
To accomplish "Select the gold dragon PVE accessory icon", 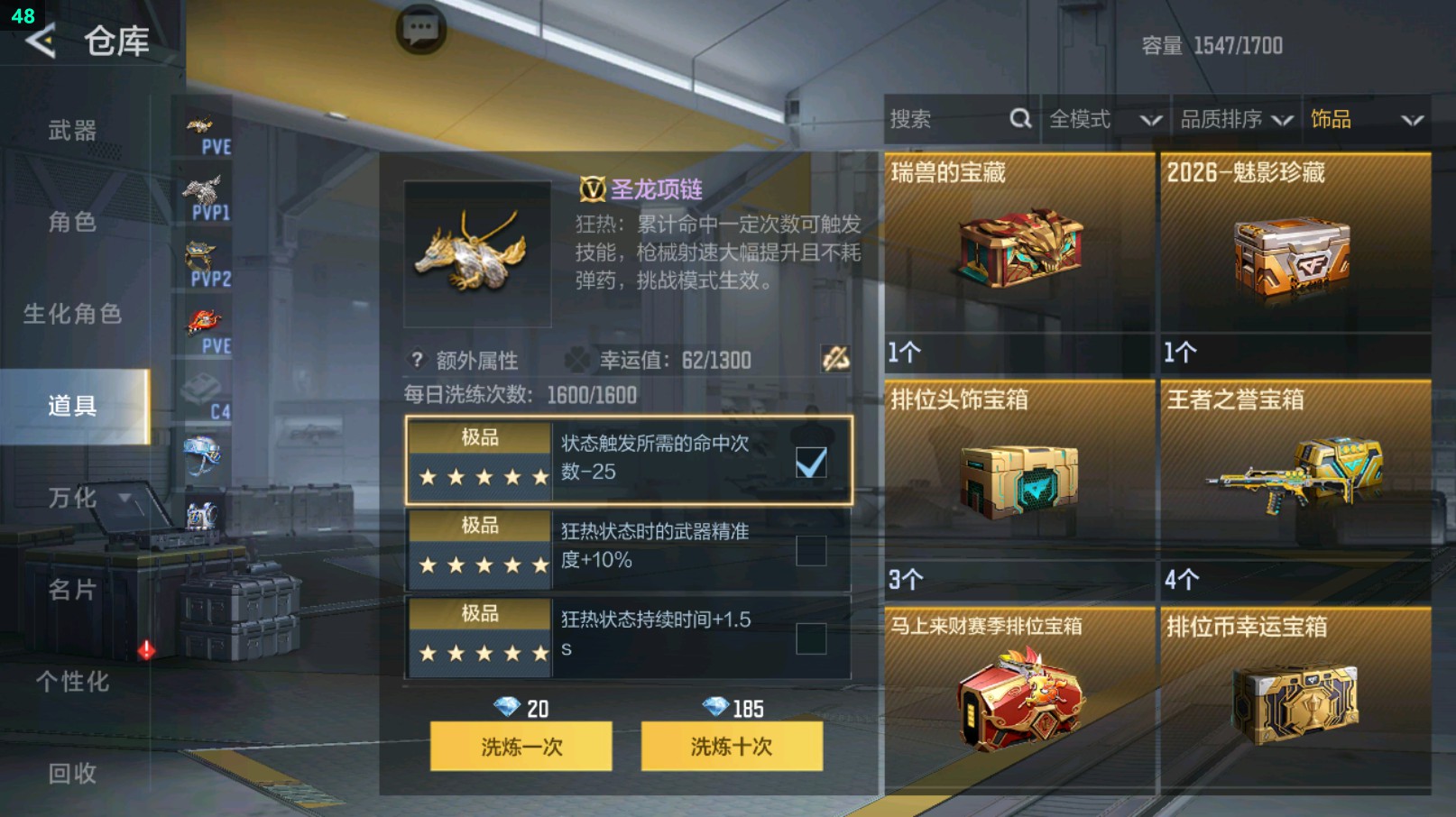I will coord(202,124).
